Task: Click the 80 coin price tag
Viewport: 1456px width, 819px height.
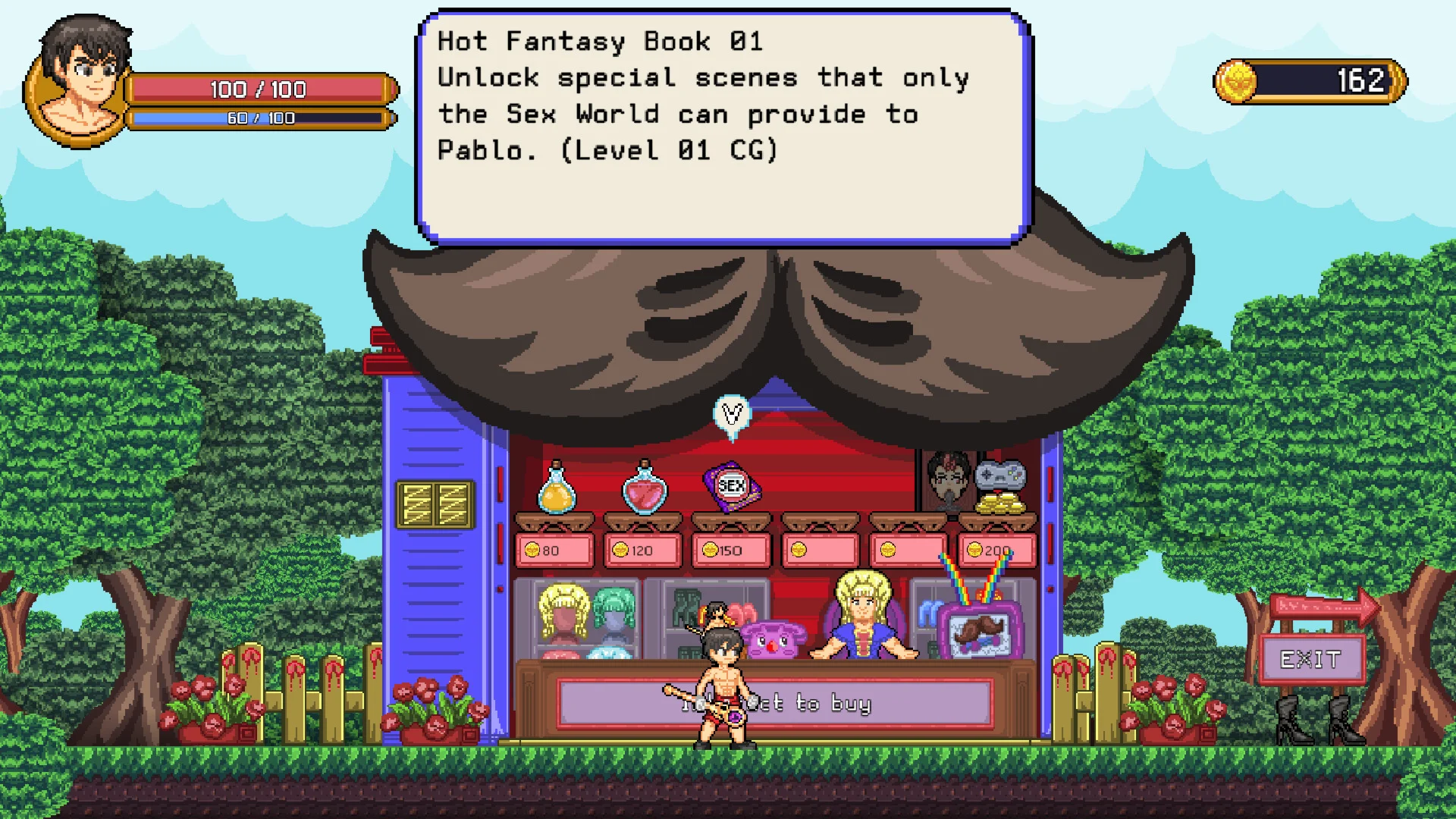Action: pos(554,551)
